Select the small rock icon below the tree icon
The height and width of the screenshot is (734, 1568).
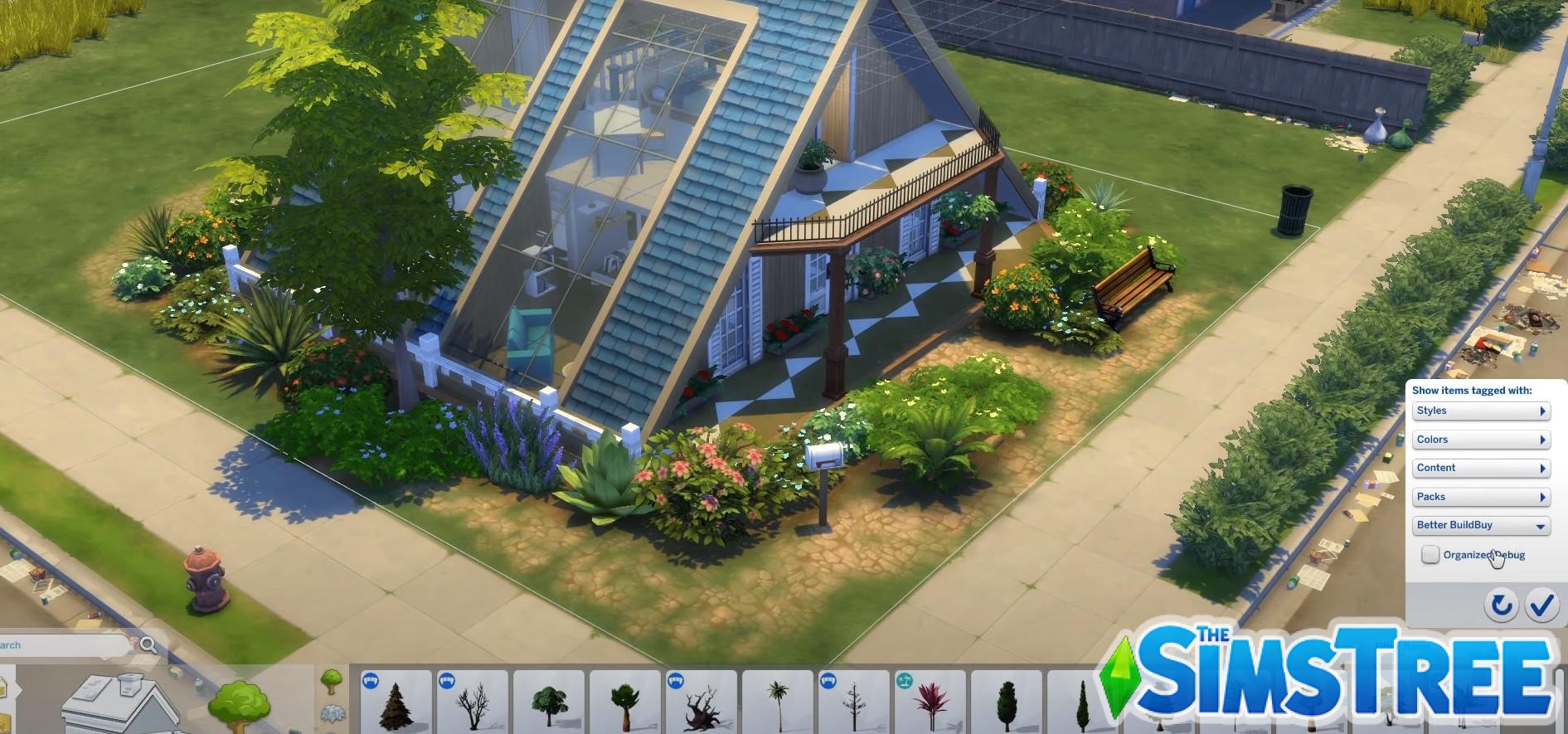click(330, 712)
